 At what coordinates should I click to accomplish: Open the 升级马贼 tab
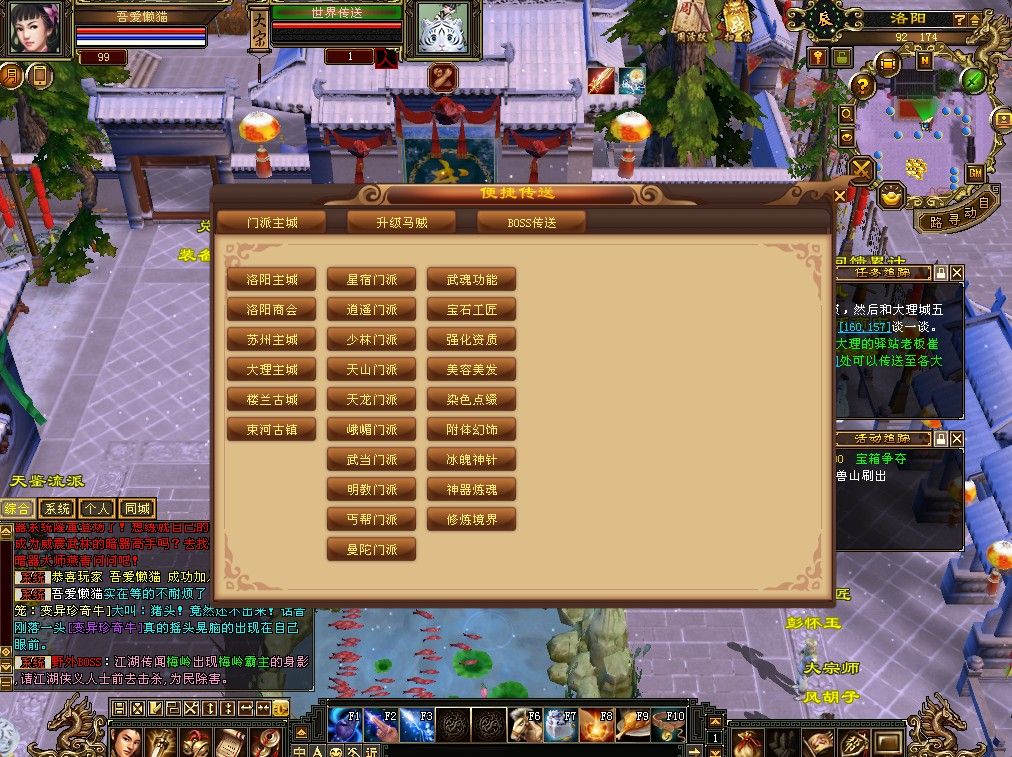(402, 222)
